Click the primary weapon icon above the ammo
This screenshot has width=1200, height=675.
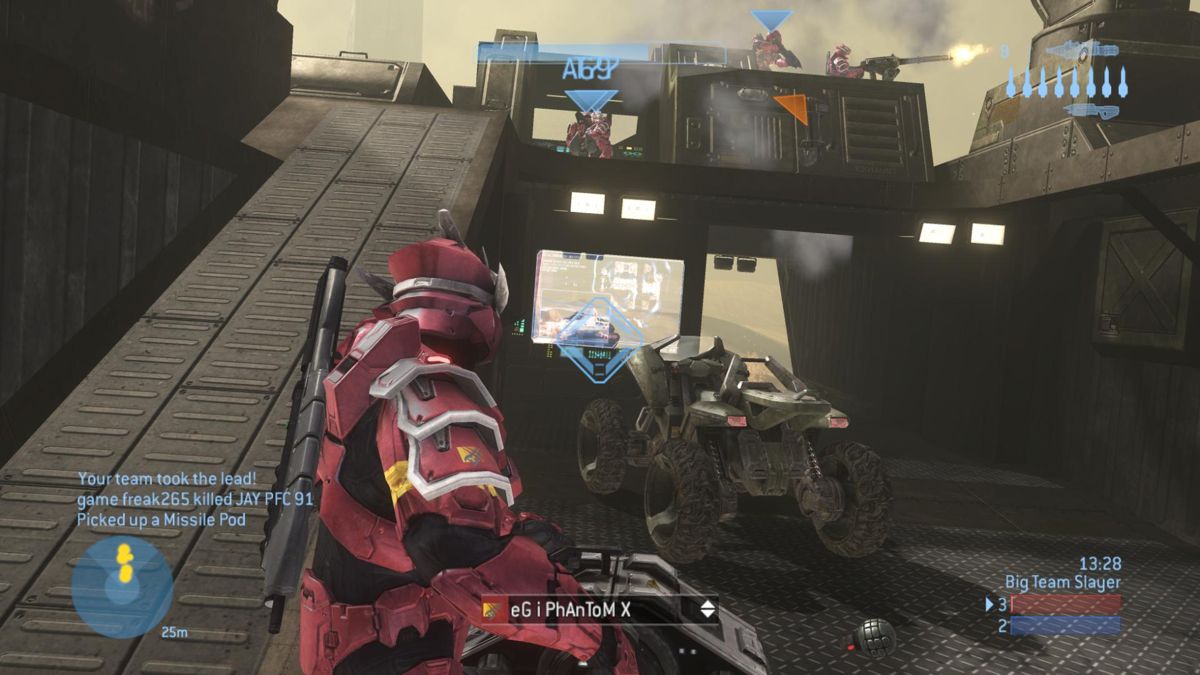[1083, 50]
